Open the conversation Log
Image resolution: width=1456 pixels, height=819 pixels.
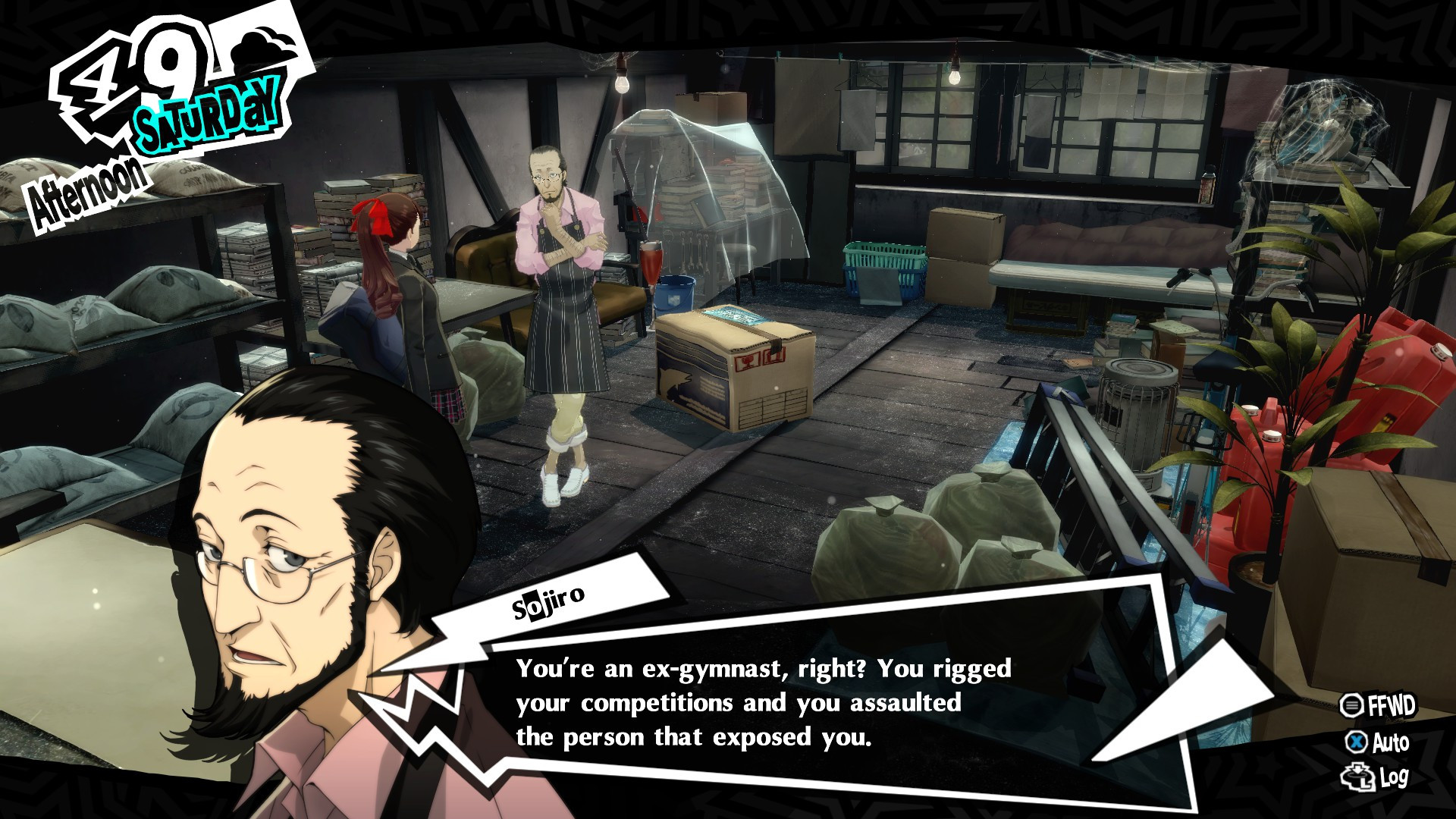1376,777
